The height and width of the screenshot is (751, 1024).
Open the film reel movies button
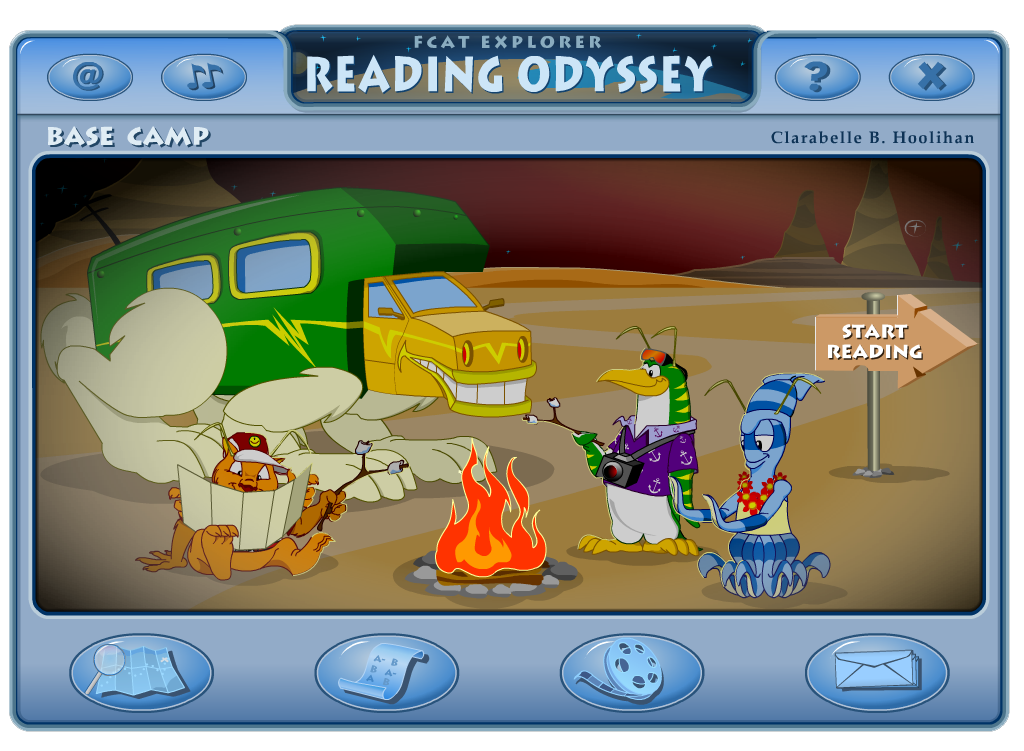631,671
